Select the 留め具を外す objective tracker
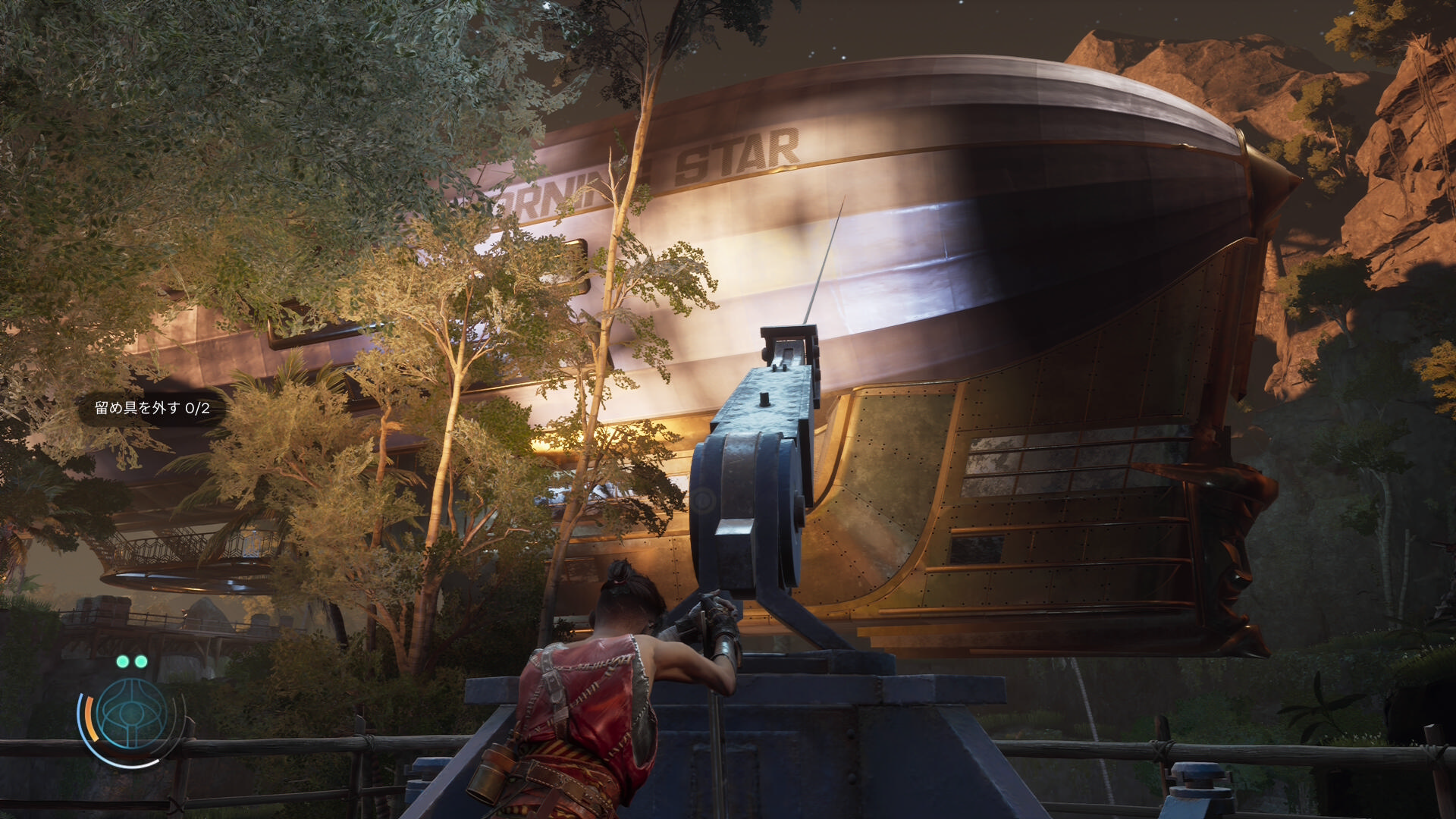The height and width of the screenshot is (819, 1456). [152, 408]
